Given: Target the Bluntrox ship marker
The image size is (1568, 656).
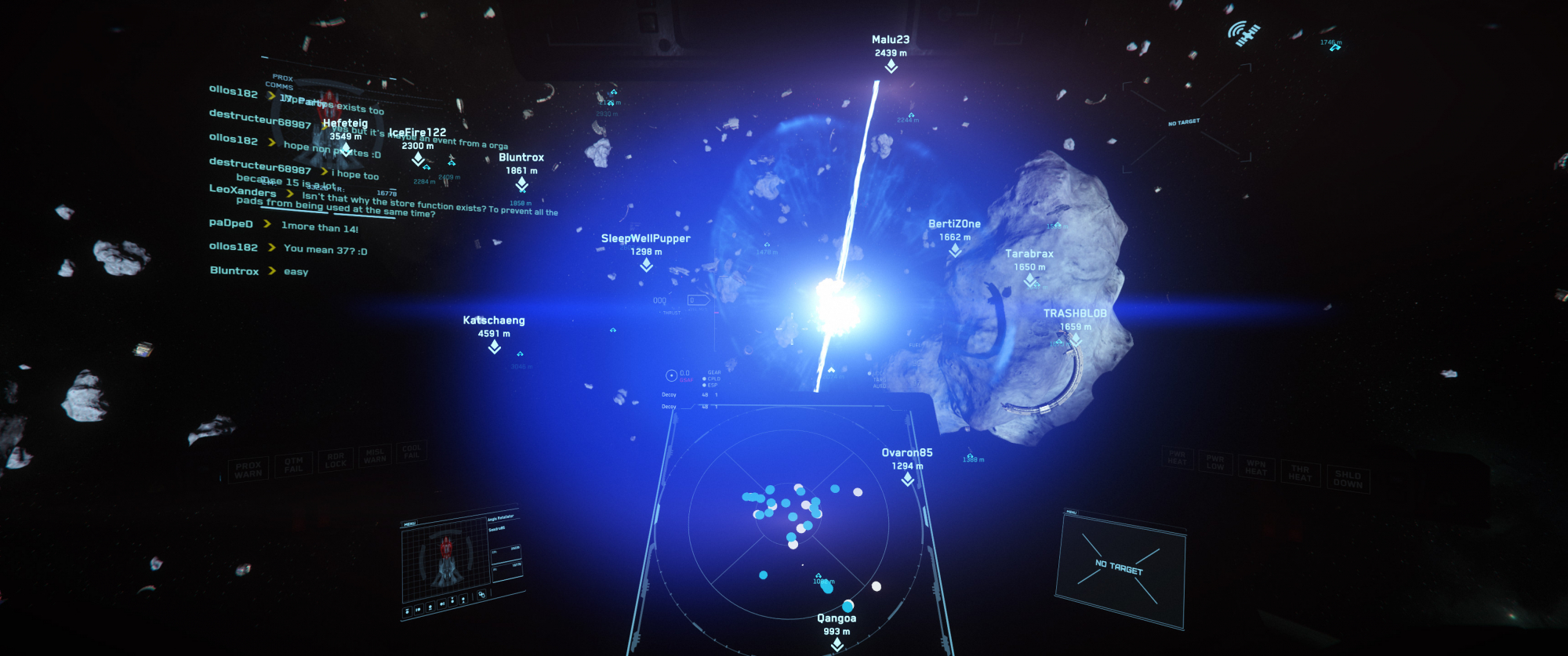Looking at the screenshot, I should point(521,183).
